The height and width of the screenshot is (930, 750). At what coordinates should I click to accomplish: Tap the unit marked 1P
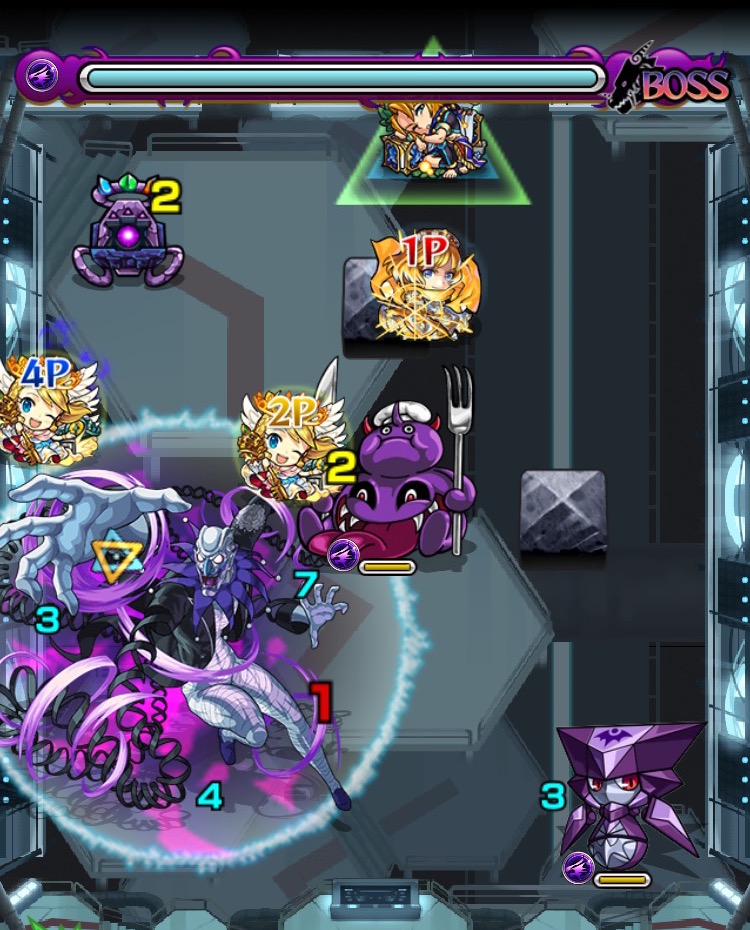click(x=424, y=287)
